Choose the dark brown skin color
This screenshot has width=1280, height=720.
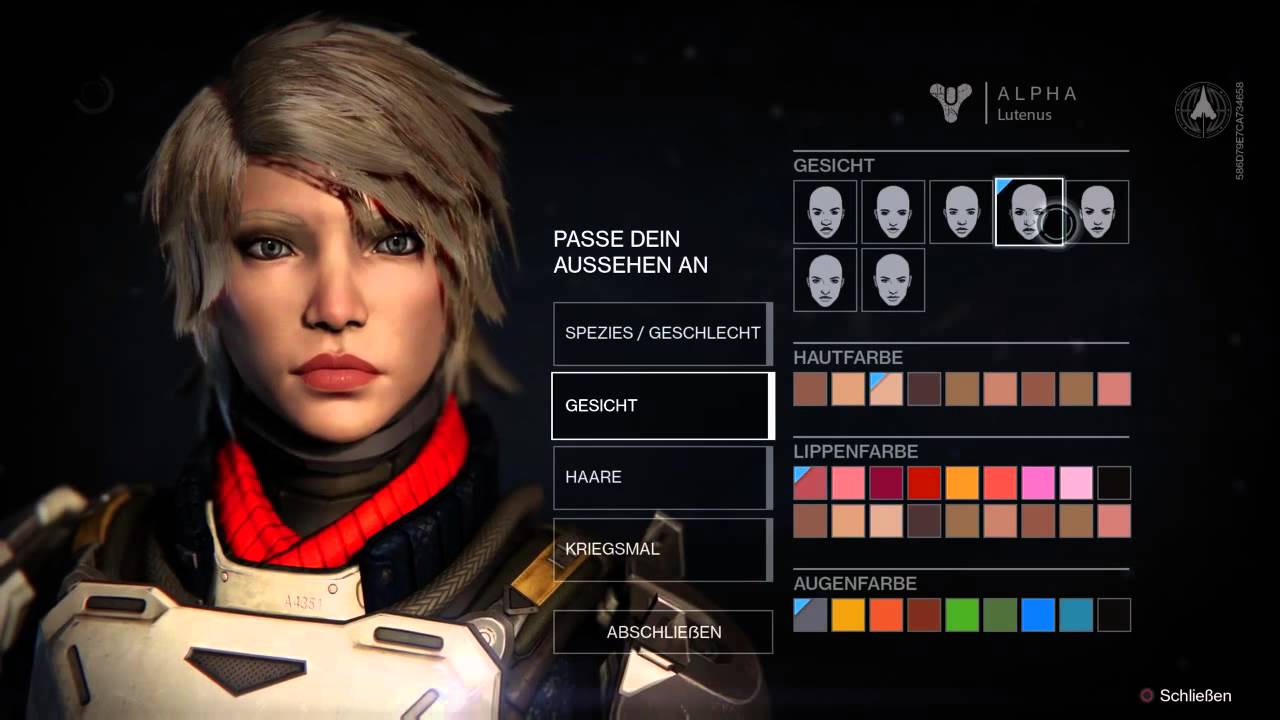point(924,389)
